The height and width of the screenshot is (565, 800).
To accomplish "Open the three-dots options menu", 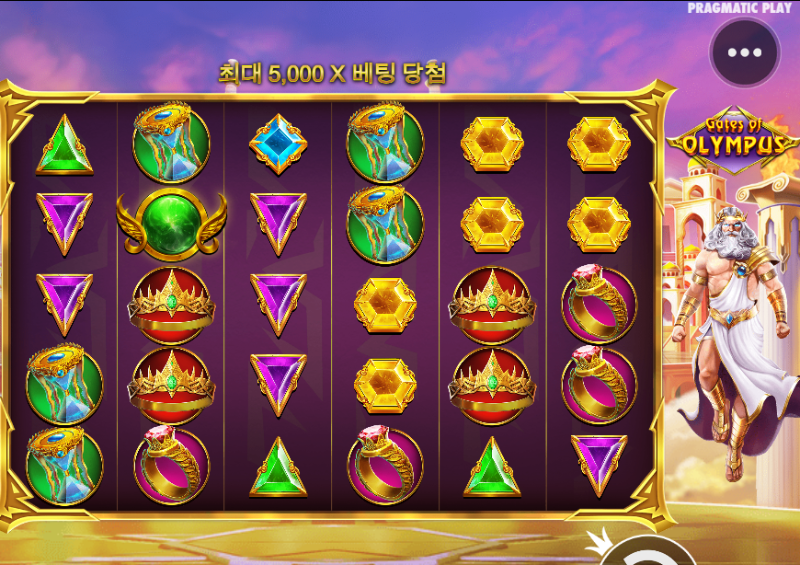I will [x=744, y=53].
